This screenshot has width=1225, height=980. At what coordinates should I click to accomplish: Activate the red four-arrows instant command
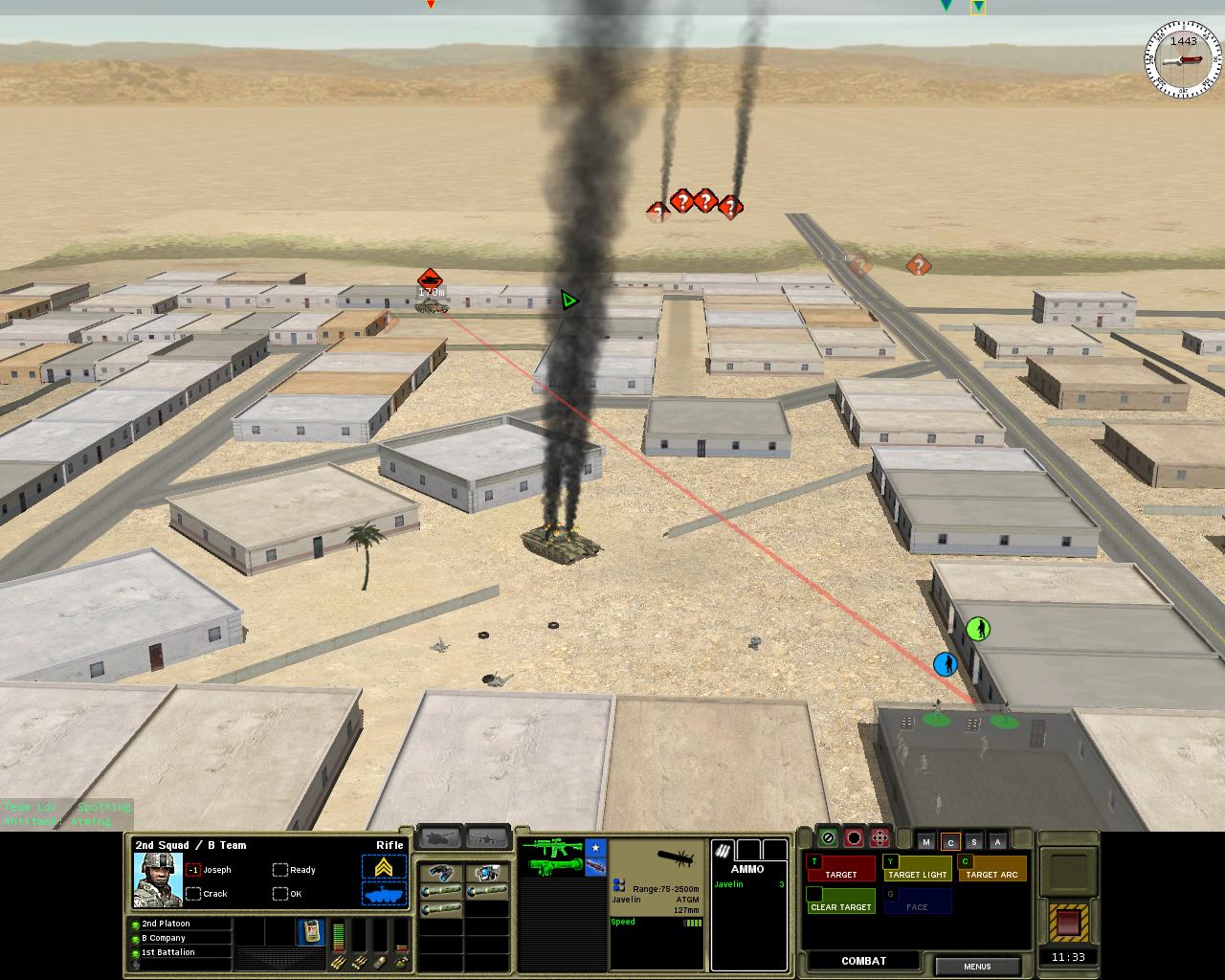(x=880, y=838)
